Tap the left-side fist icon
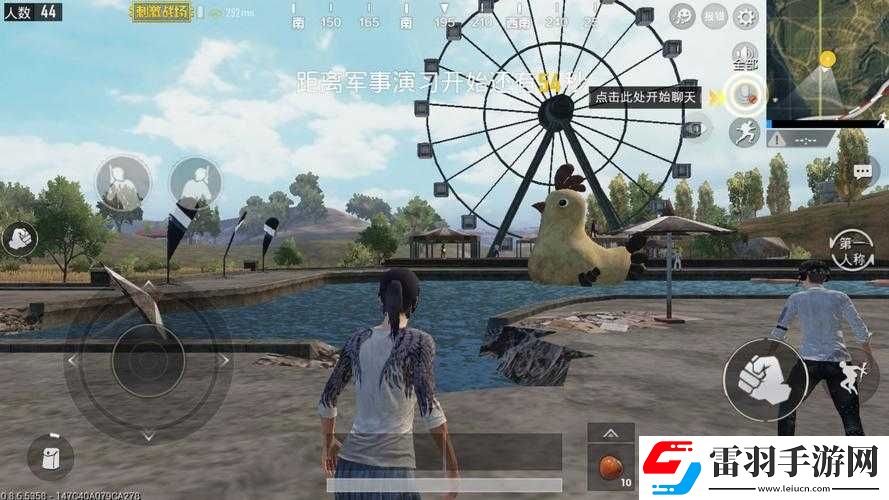889x500 pixels. (19, 238)
